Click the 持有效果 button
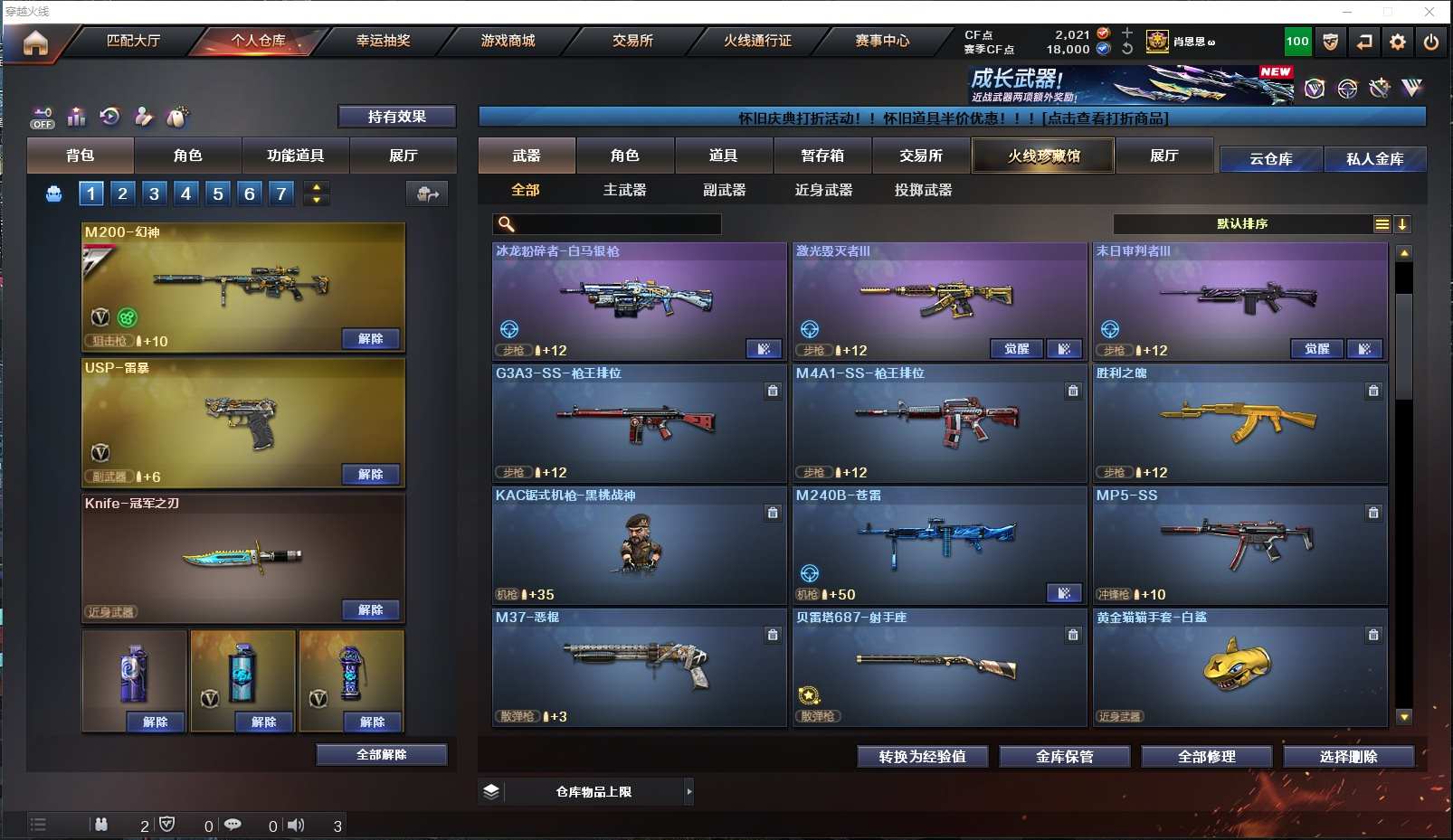 396,117
